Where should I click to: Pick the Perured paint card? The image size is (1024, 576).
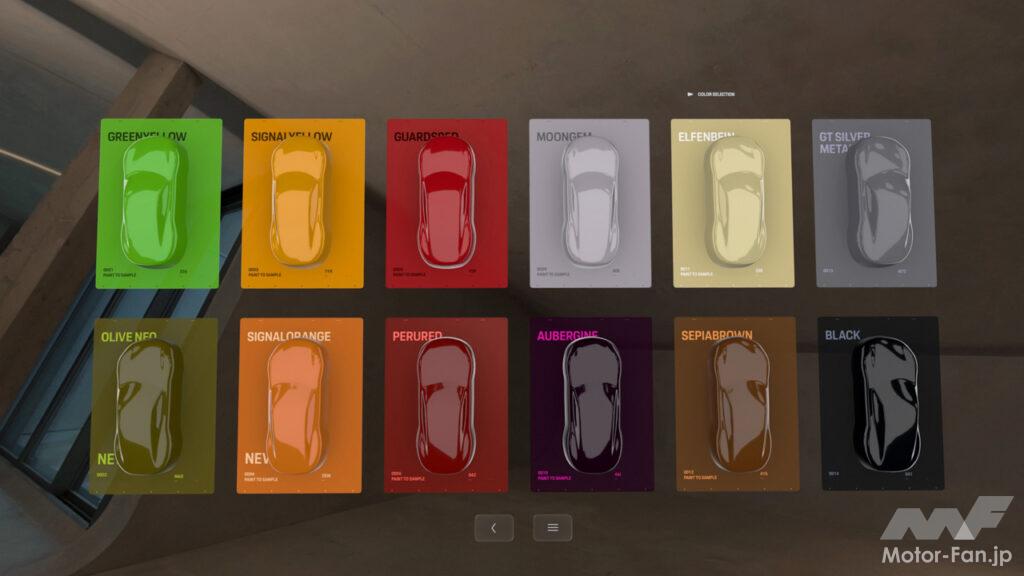click(x=446, y=406)
